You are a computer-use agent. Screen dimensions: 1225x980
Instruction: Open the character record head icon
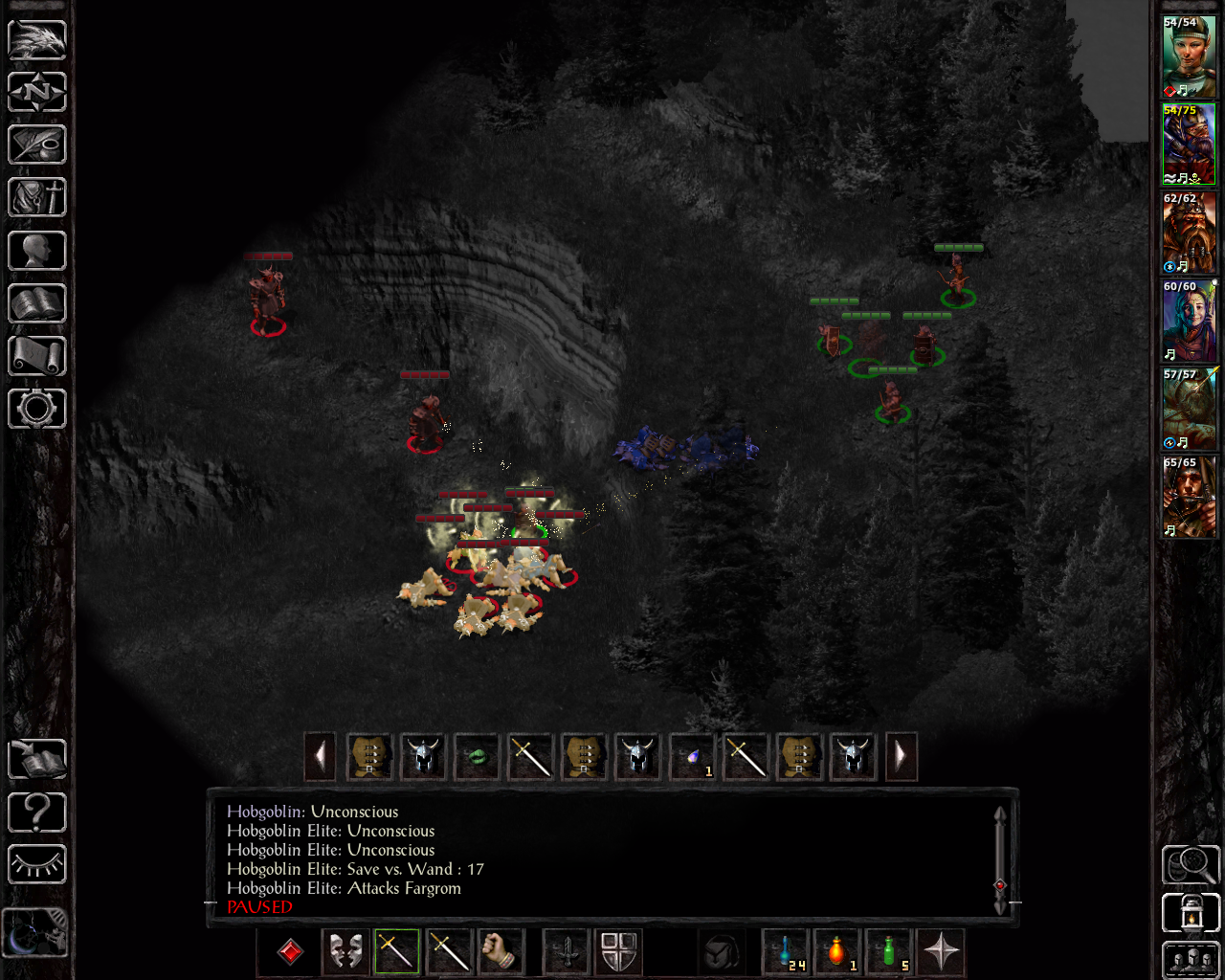click(37, 251)
